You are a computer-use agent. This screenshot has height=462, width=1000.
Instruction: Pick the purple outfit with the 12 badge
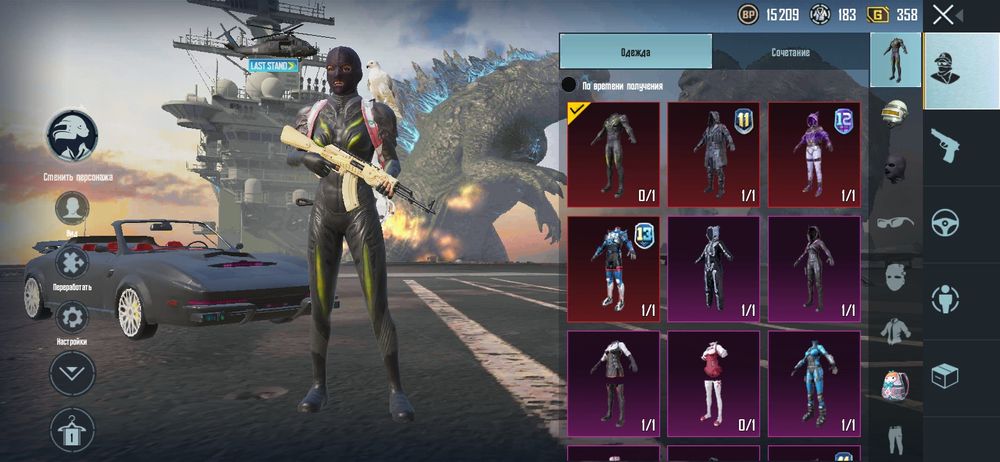pyautogui.click(x=814, y=153)
